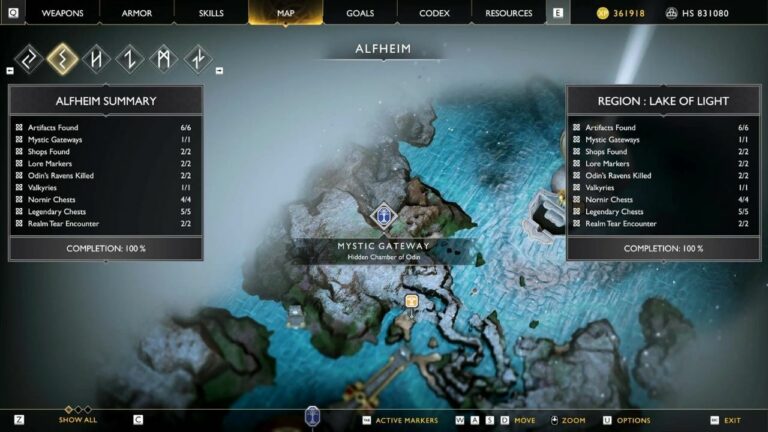
Task: Select the Map tab
Action: pos(286,13)
